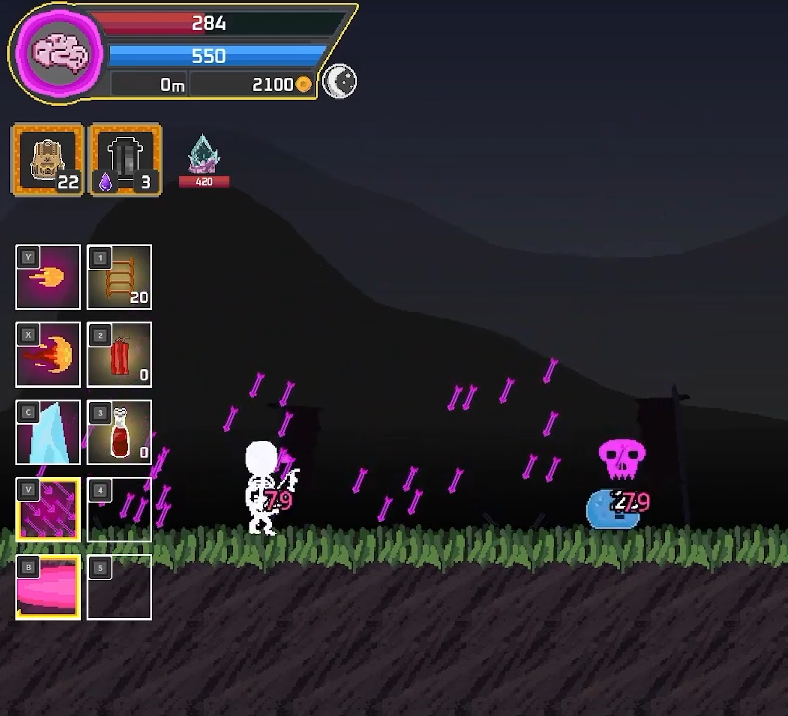Activate the pink beam ability
Image resolution: width=788 pixels, height=716 pixels.
click(48, 587)
